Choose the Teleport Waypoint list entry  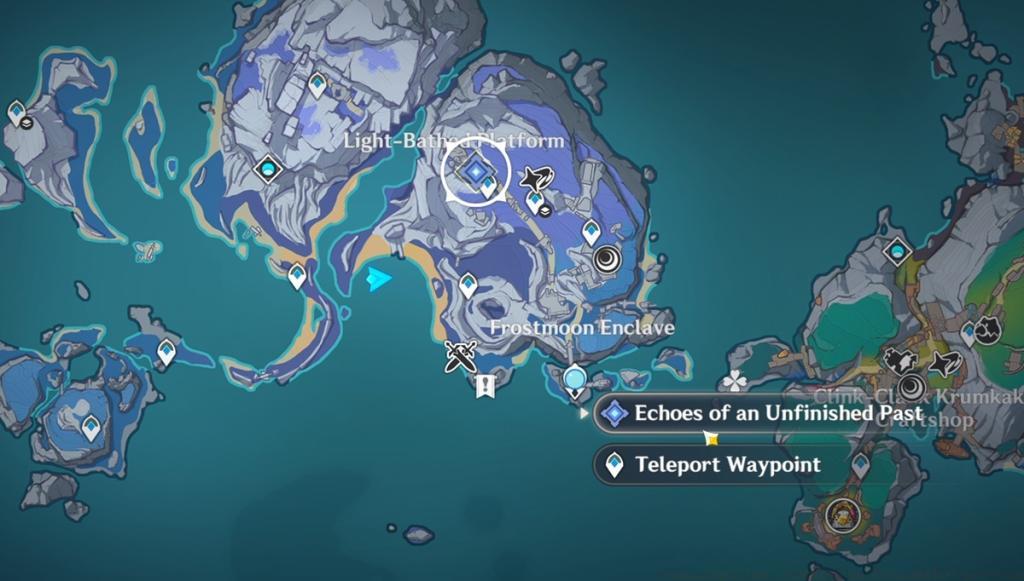pos(727,464)
